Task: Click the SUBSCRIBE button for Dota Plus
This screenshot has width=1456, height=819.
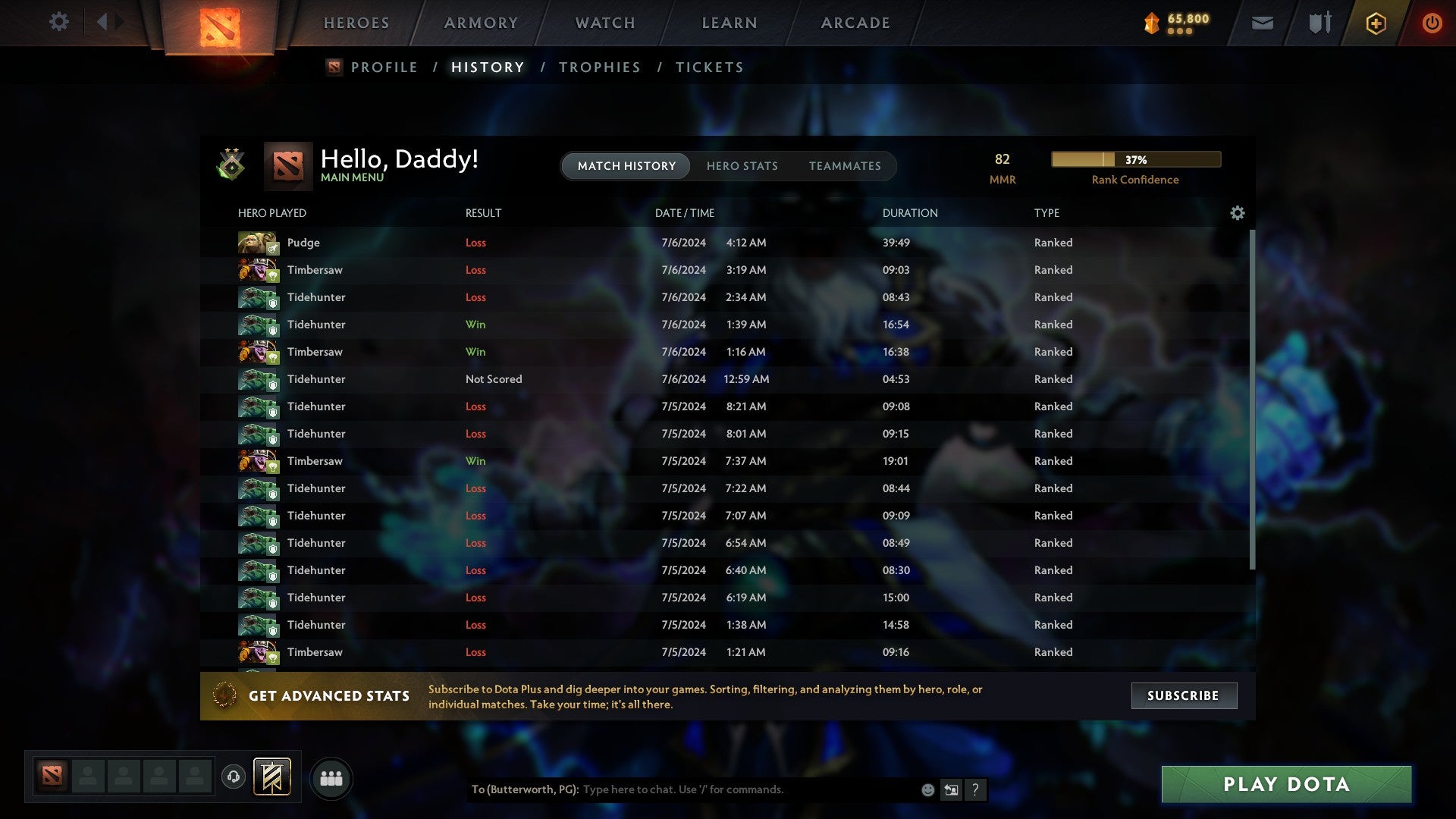Action: pyautogui.click(x=1183, y=695)
